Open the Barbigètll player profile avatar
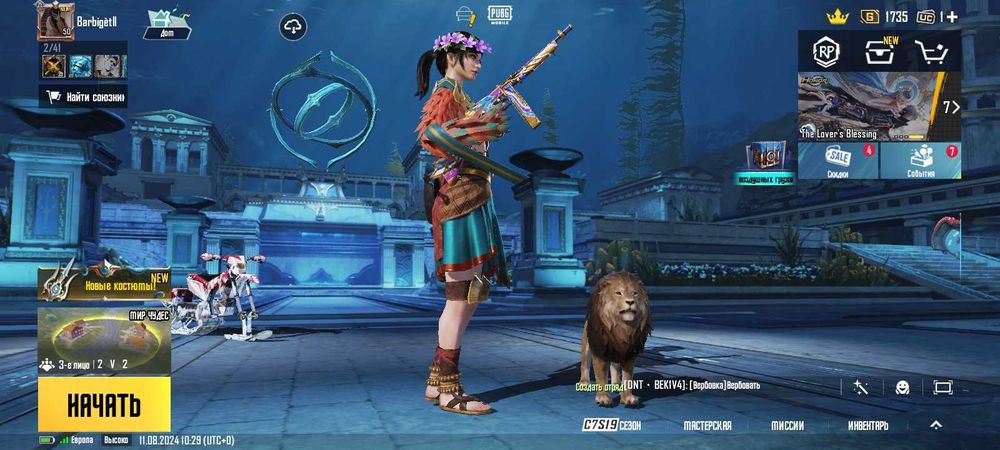Screen dimensions: 1000x450 56,21
